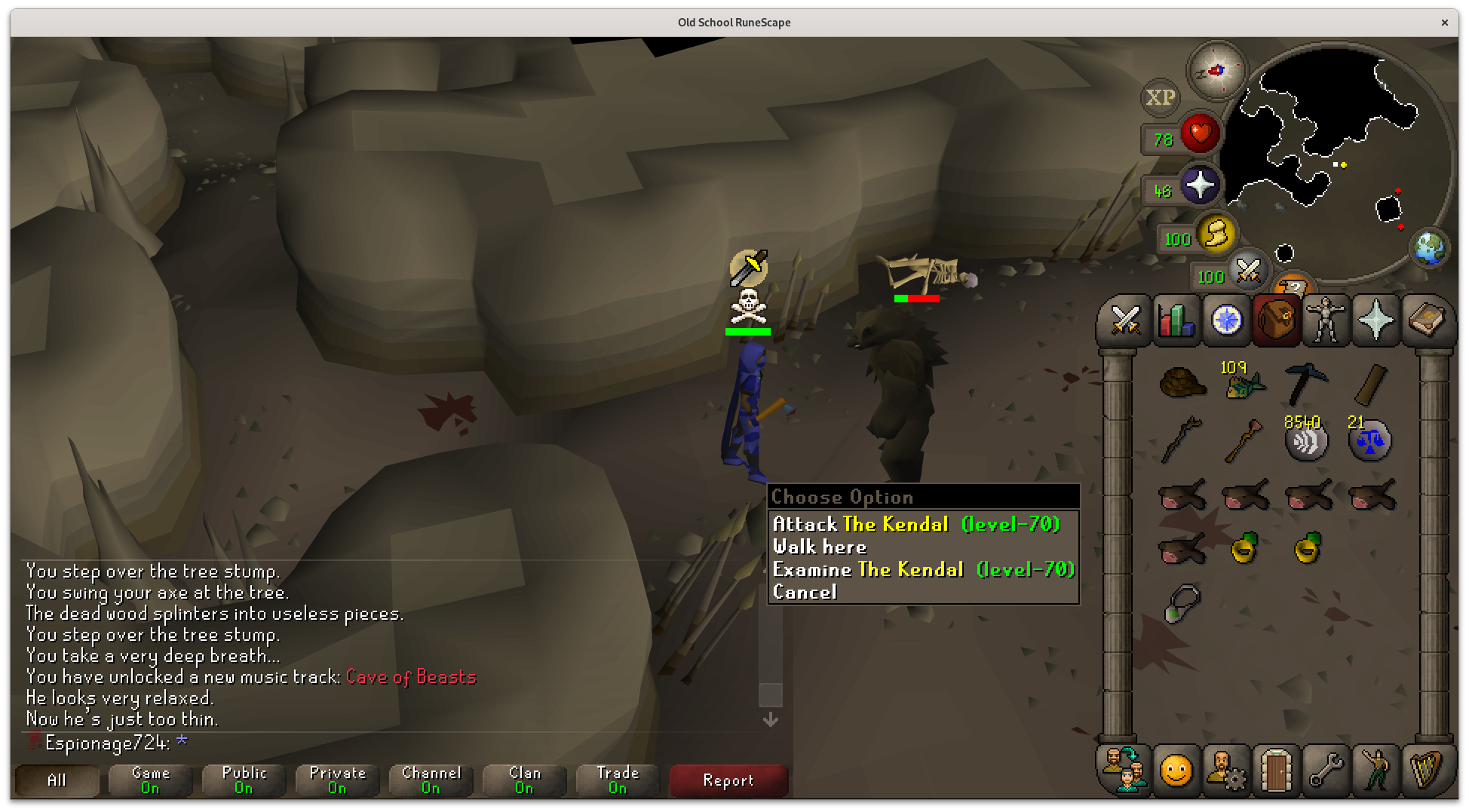Click the Report button
The height and width of the screenshot is (812, 1469).
(x=728, y=780)
